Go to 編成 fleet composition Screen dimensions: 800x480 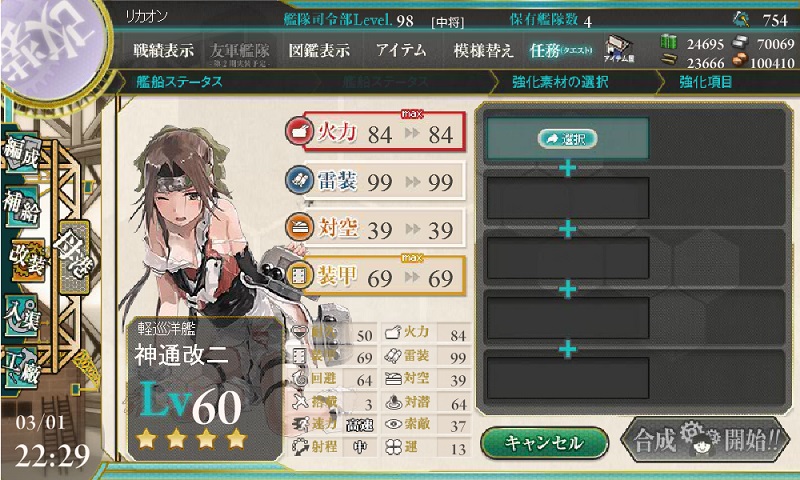[22, 155]
